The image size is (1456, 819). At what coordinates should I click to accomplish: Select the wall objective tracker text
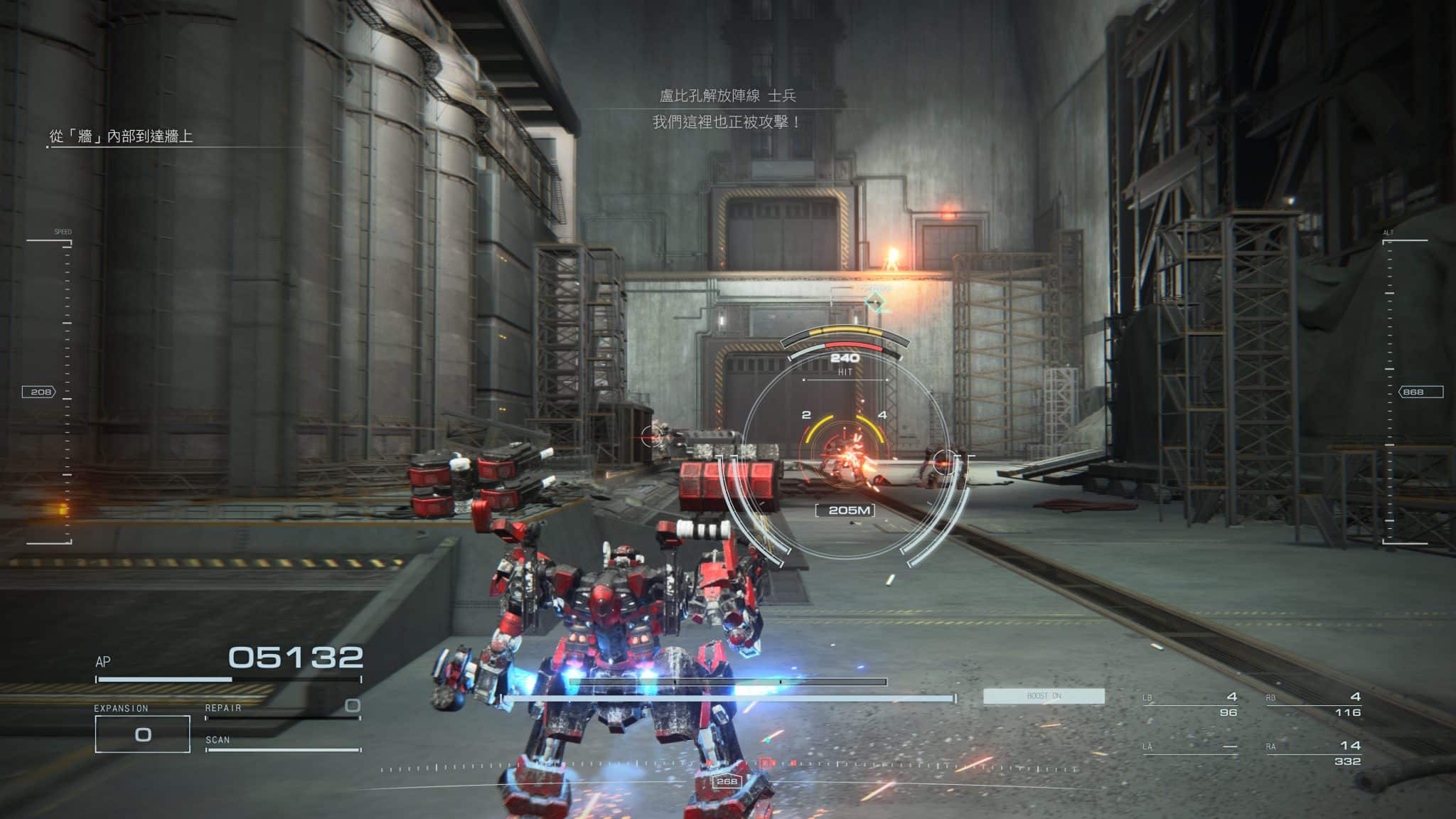(121, 136)
